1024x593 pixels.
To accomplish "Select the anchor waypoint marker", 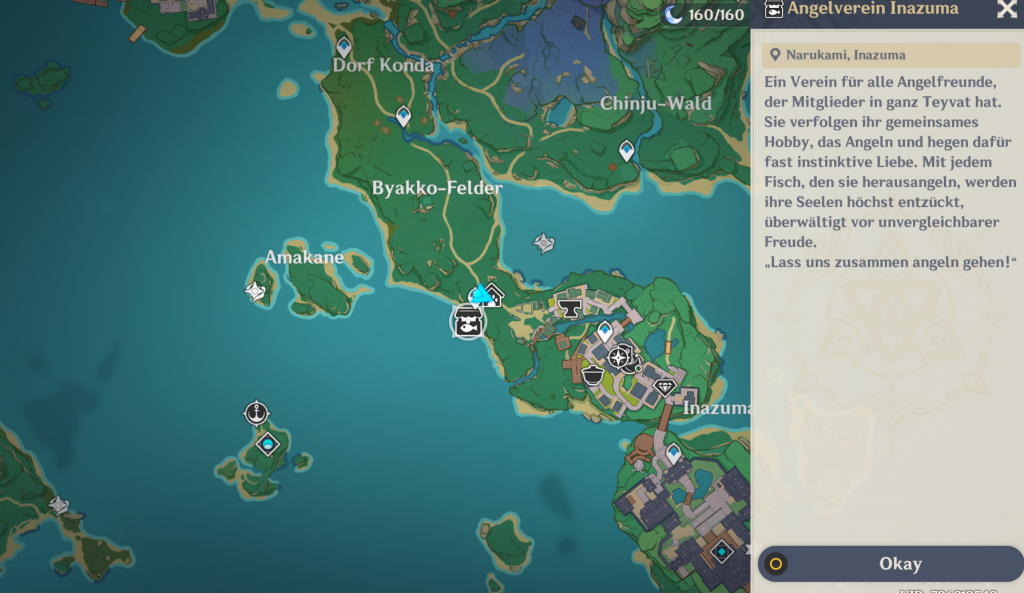I will [x=257, y=412].
